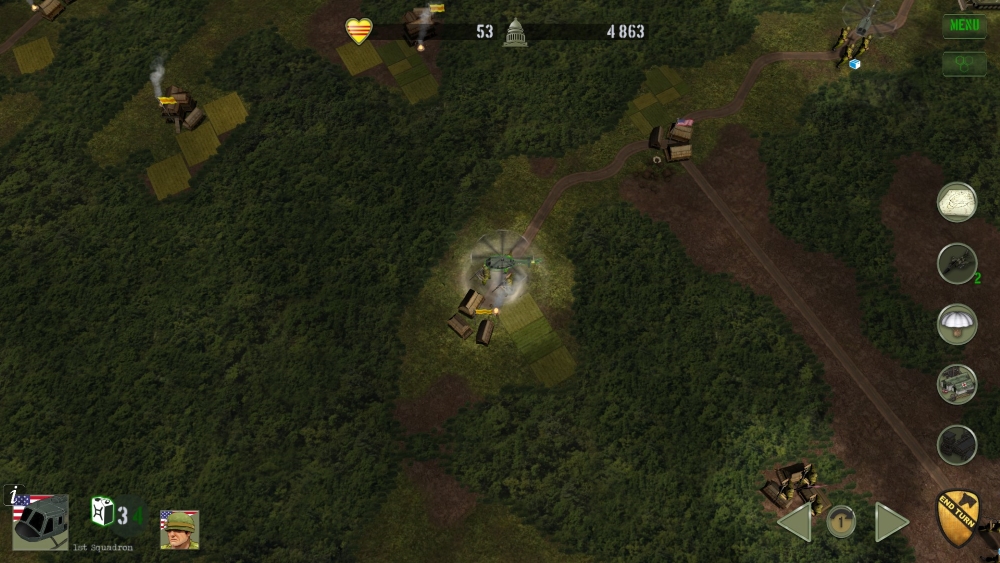Click the round number 1 badge
1000x563 pixels.
[x=841, y=521]
